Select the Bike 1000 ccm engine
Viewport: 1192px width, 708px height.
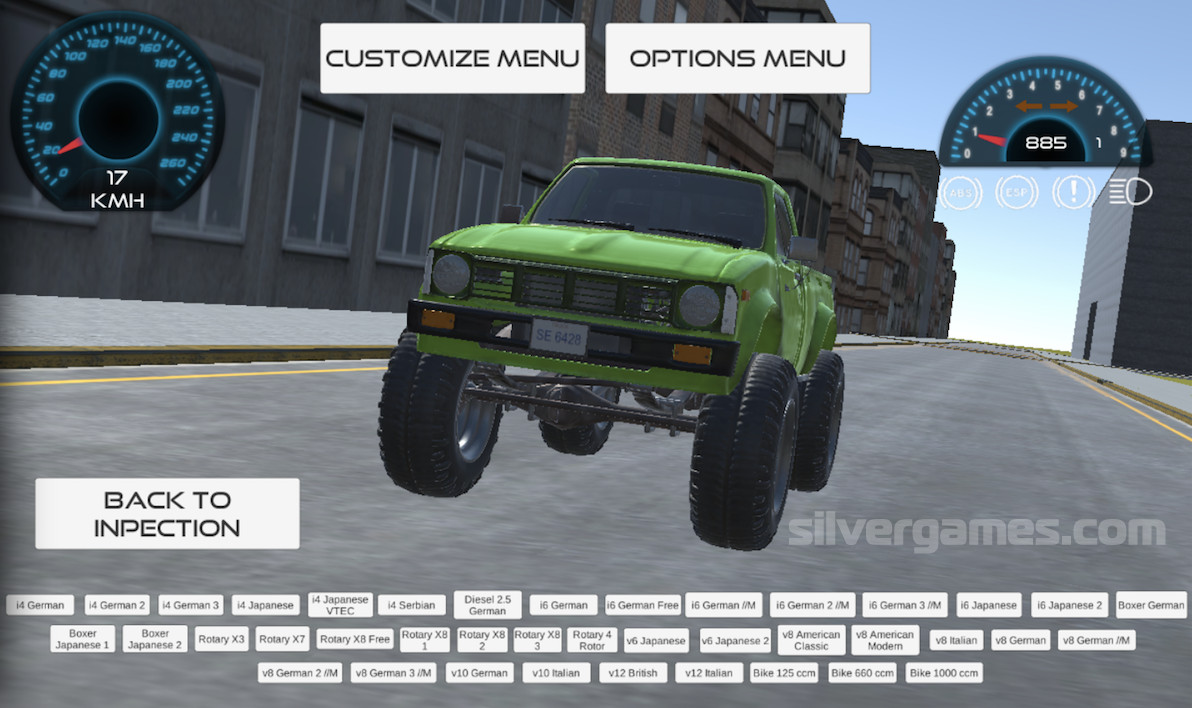click(943, 673)
